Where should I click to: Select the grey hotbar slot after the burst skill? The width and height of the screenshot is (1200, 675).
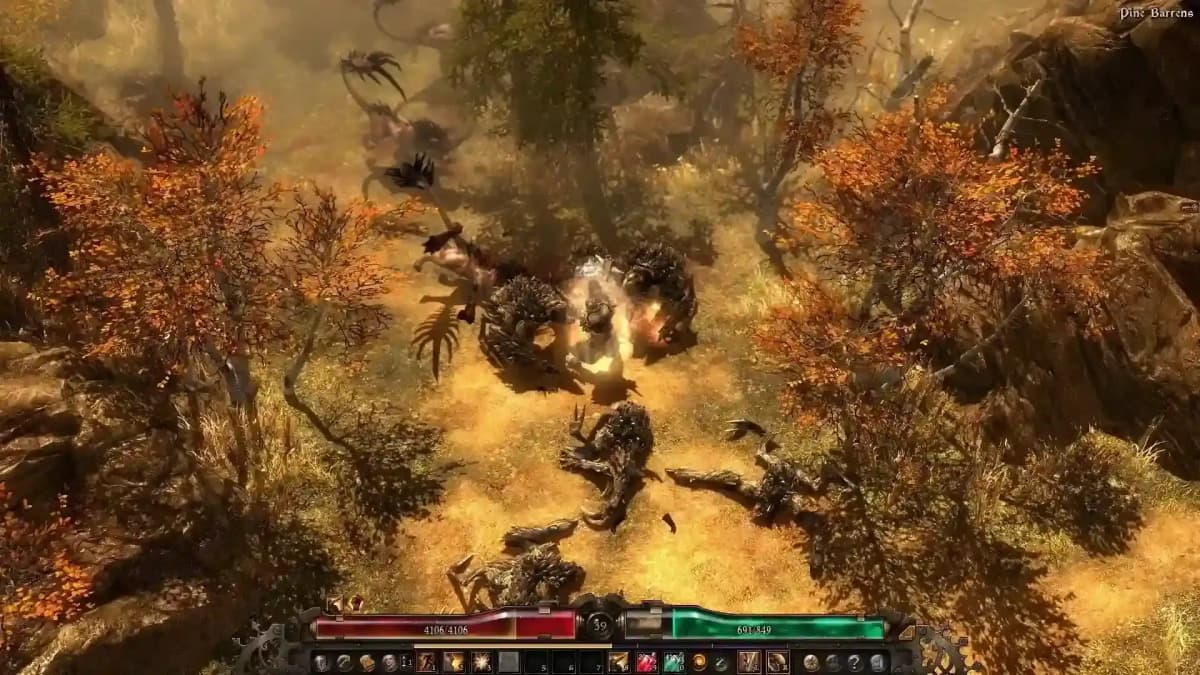pos(509,662)
